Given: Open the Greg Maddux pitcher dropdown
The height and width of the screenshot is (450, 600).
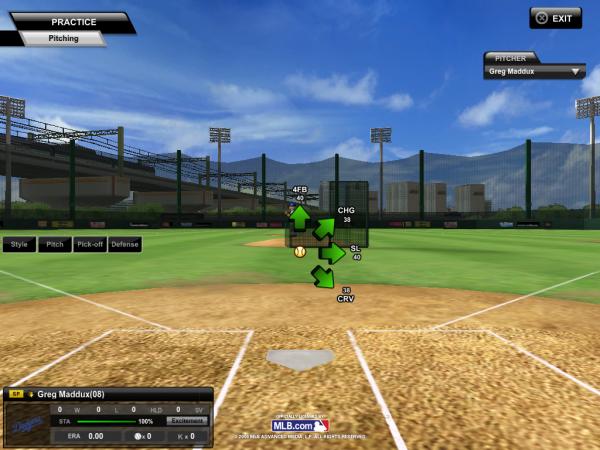Looking at the screenshot, I should [x=535, y=72].
